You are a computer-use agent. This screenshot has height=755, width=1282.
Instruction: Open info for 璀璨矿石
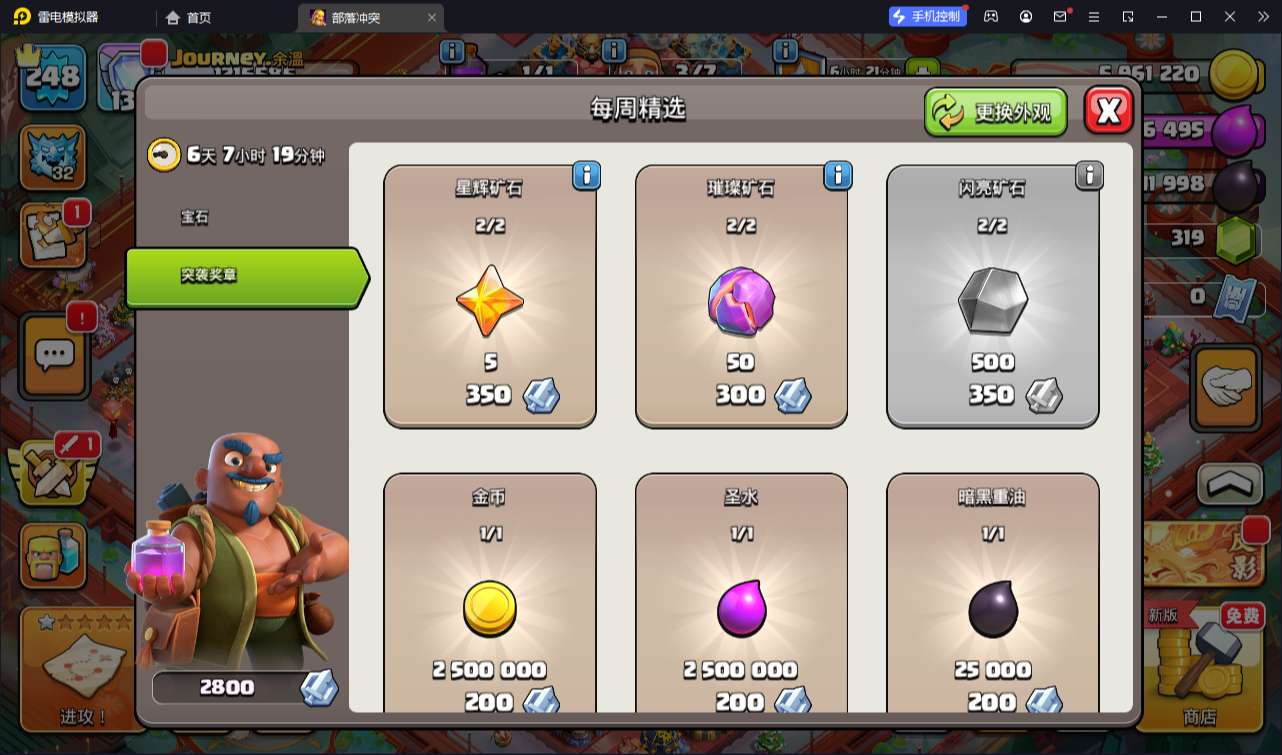pyautogui.click(x=837, y=176)
